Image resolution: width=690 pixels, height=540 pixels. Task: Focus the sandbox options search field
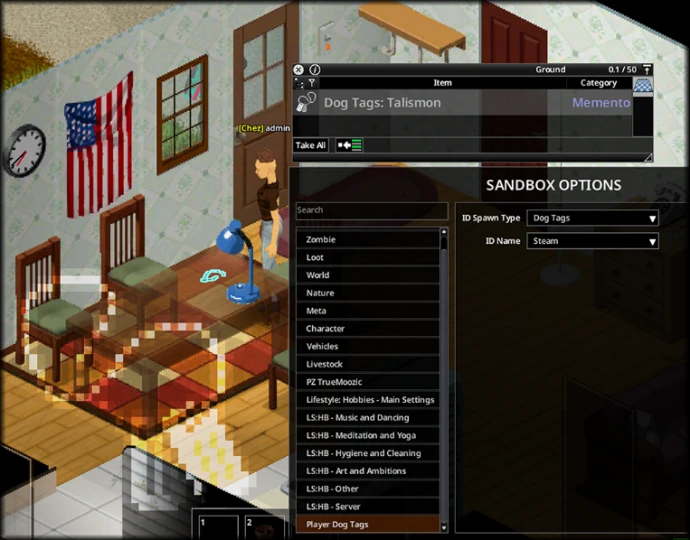(371, 210)
